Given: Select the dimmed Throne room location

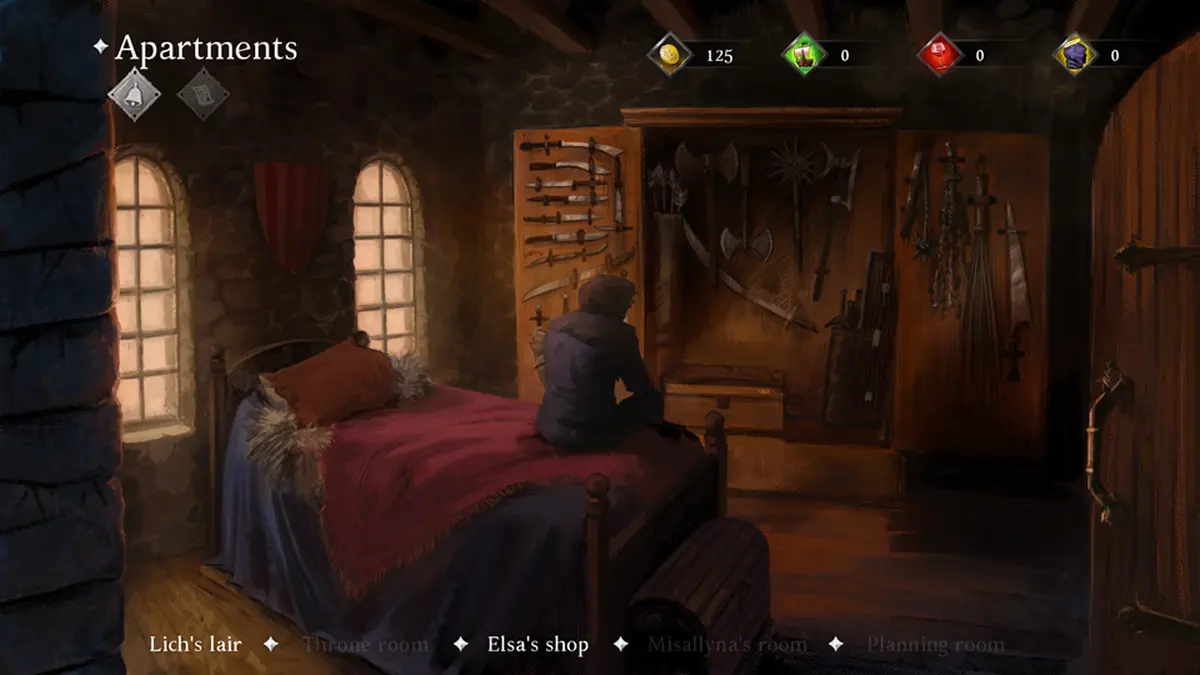Looking at the screenshot, I should click(x=365, y=644).
